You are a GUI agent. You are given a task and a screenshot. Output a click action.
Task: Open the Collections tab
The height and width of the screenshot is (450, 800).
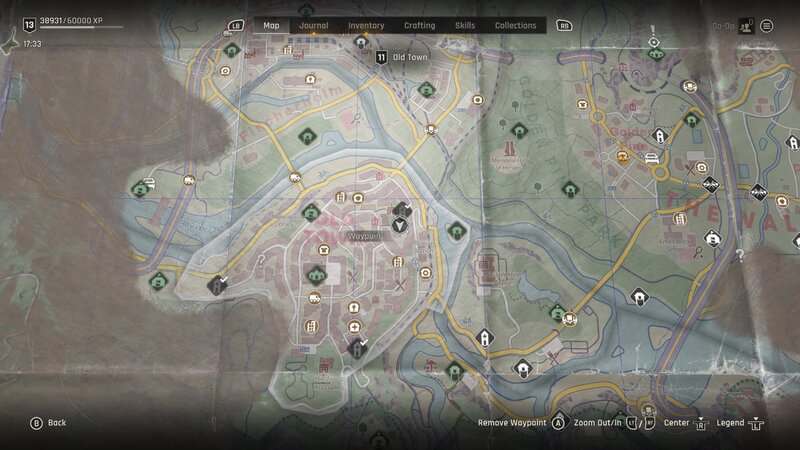(x=515, y=25)
